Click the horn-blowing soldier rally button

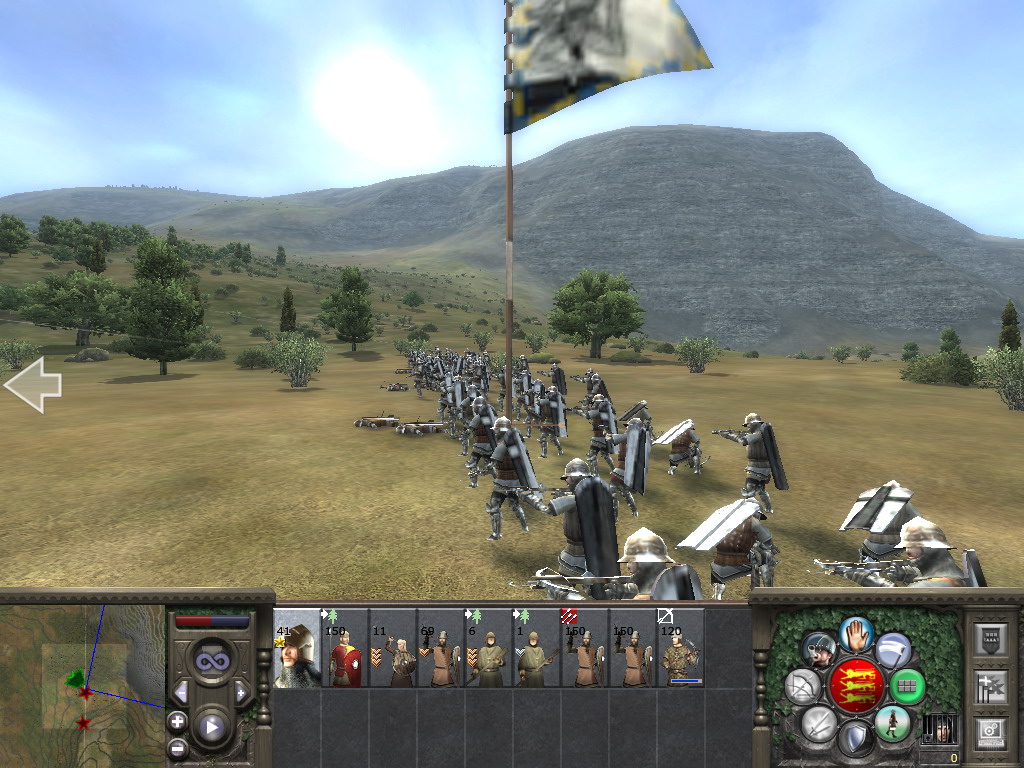pyautogui.click(x=820, y=650)
